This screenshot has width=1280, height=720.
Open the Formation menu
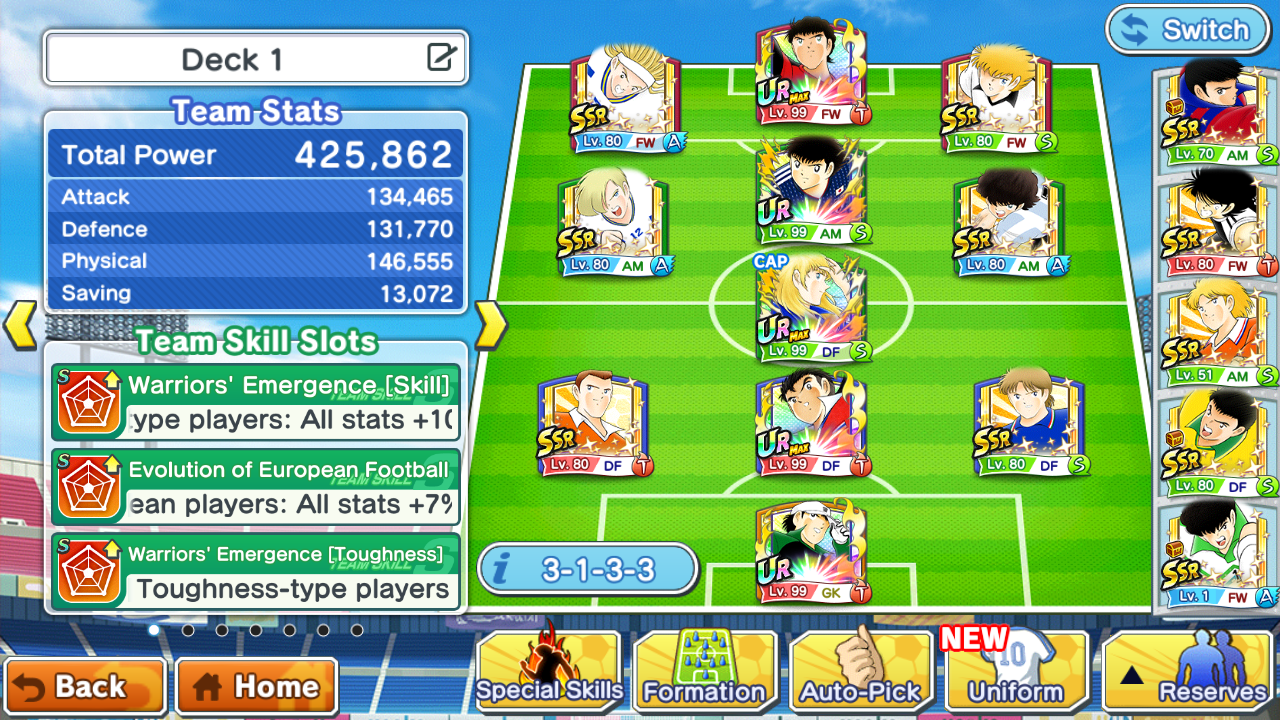(704, 673)
